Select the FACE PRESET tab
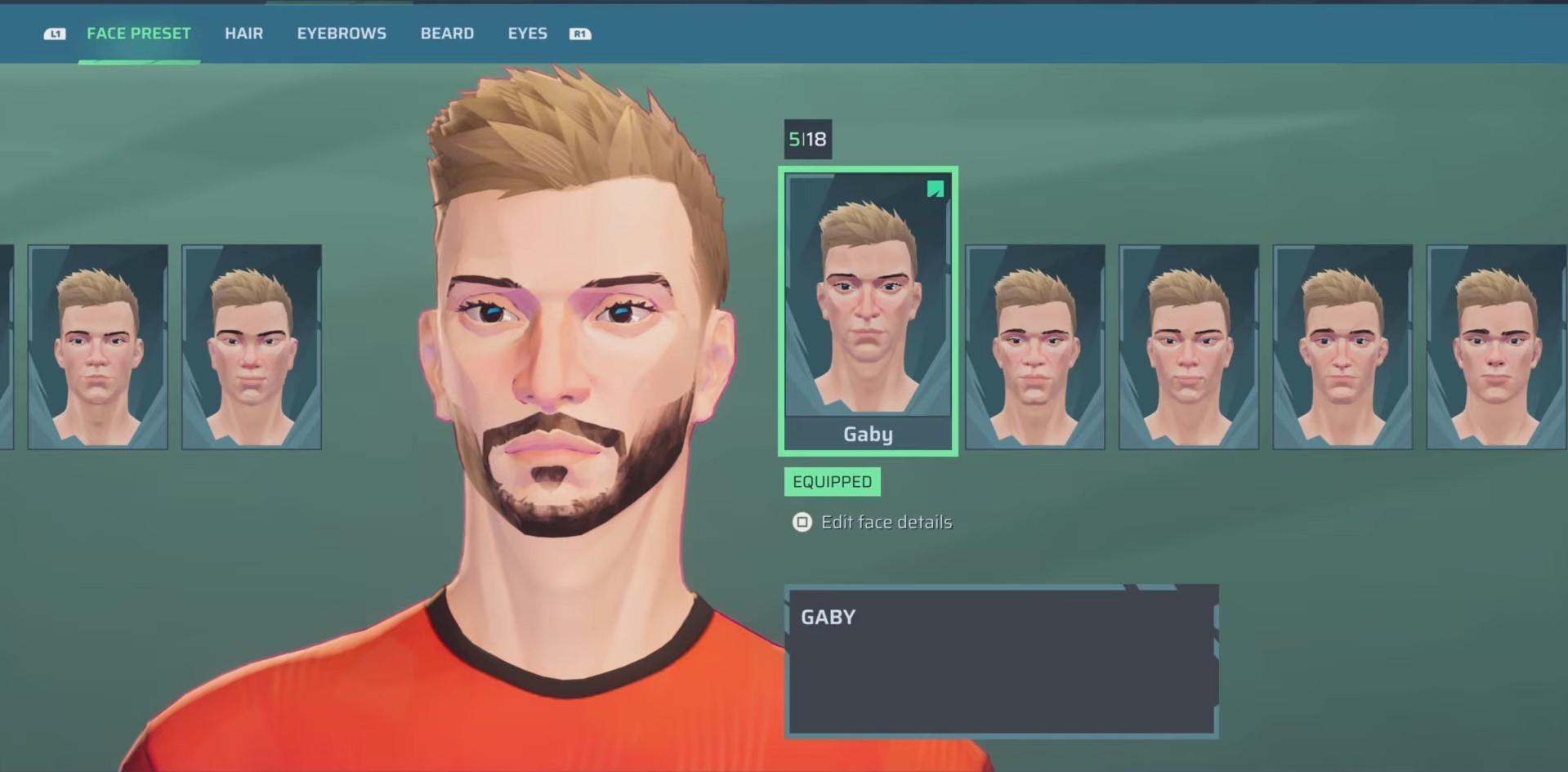The height and width of the screenshot is (772, 1568). click(138, 33)
